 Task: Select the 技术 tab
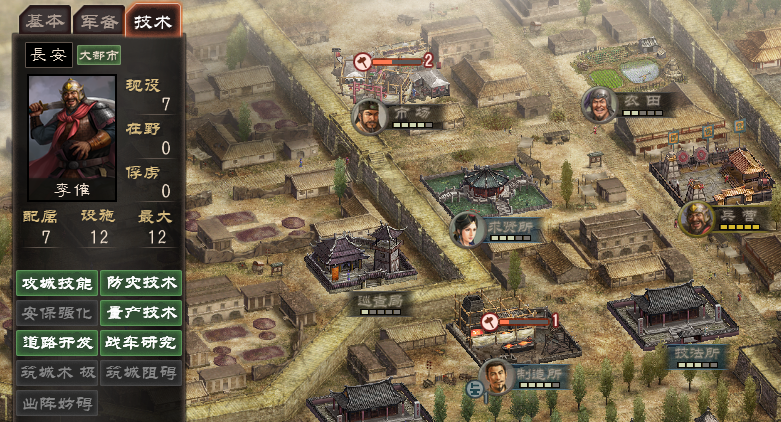[x=153, y=20]
